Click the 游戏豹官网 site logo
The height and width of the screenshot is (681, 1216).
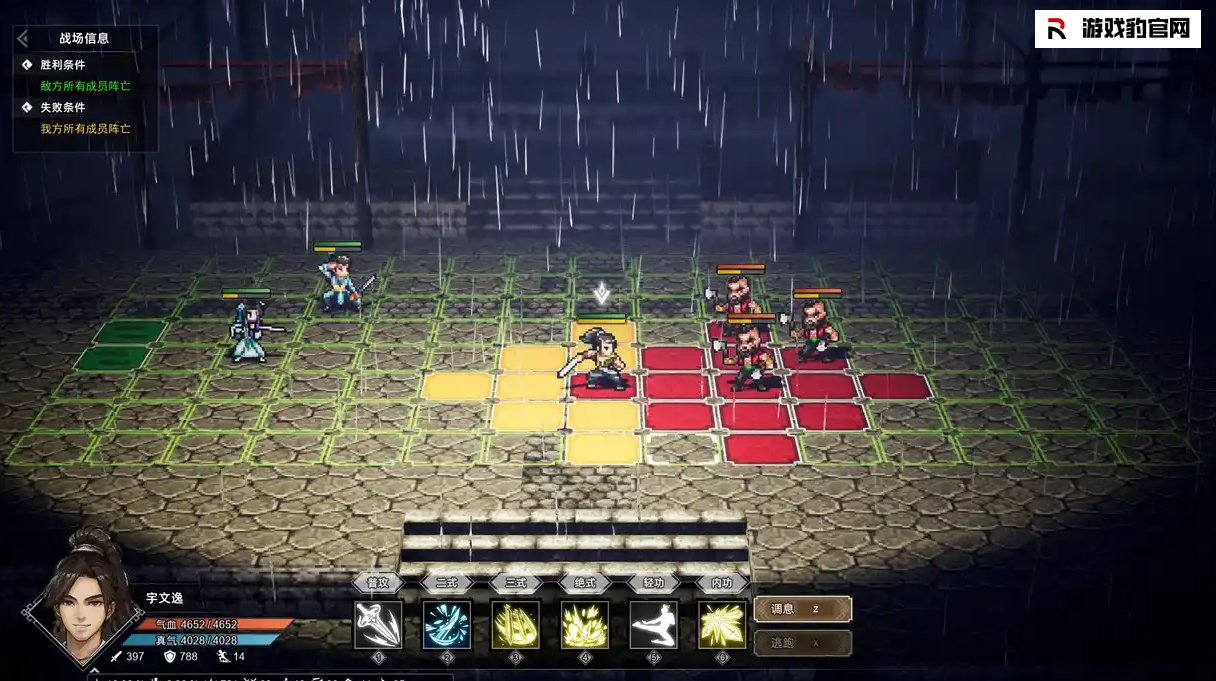tap(1117, 29)
